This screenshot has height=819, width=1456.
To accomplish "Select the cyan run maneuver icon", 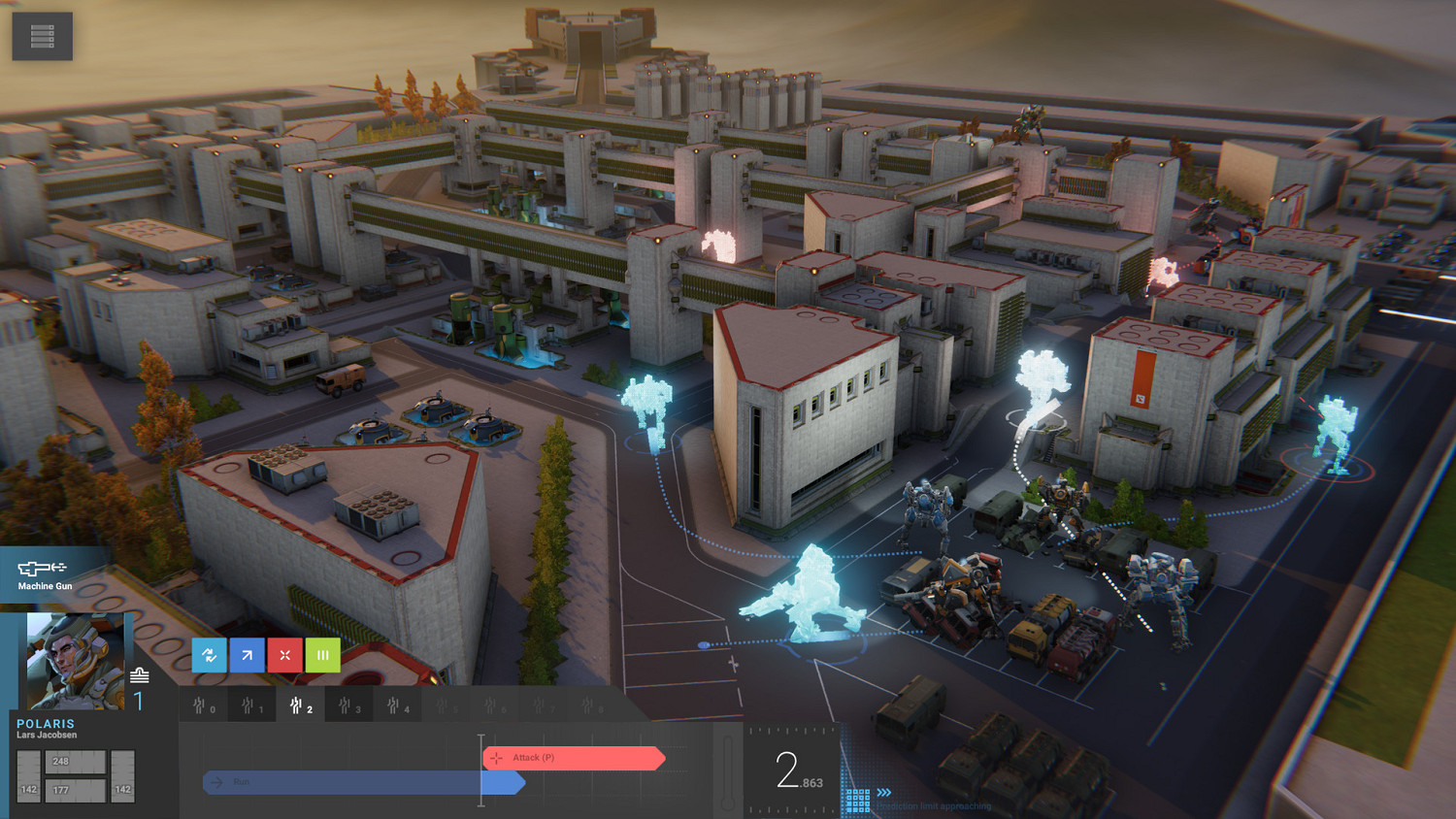I will coord(209,655).
